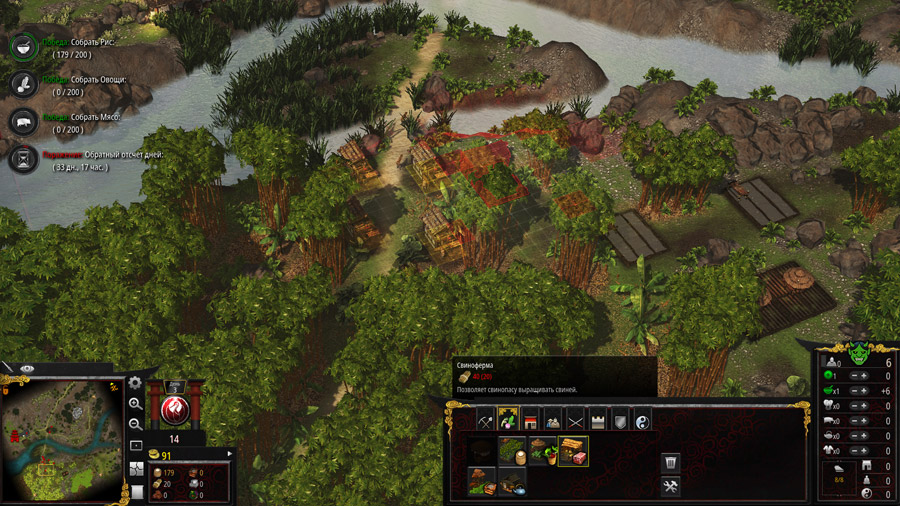Zoom out with the magnifier minus button
The height and width of the screenshot is (506, 900).
pyautogui.click(x=136, y=423)
